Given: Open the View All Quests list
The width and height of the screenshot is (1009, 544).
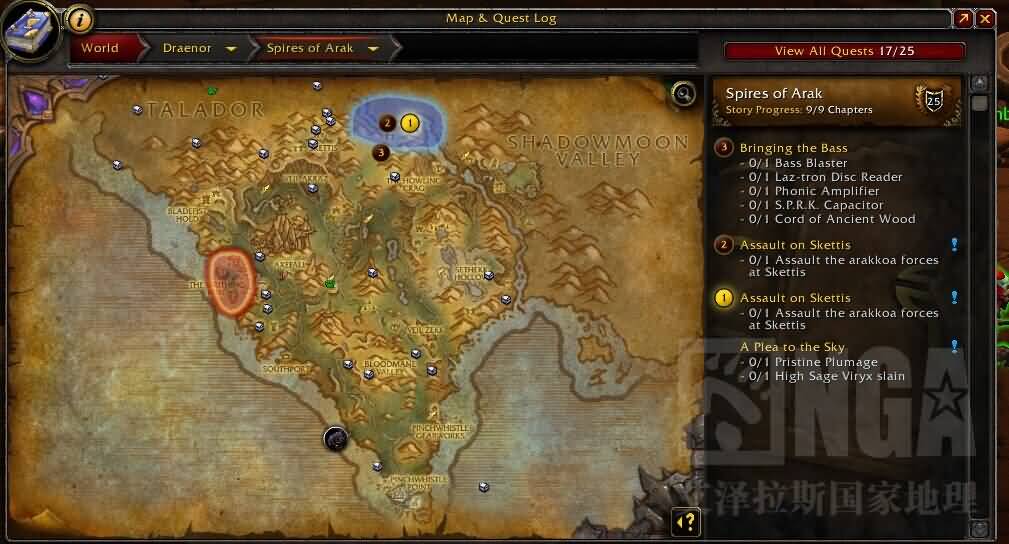Looking at the screenshot, I should coord(845,51).
